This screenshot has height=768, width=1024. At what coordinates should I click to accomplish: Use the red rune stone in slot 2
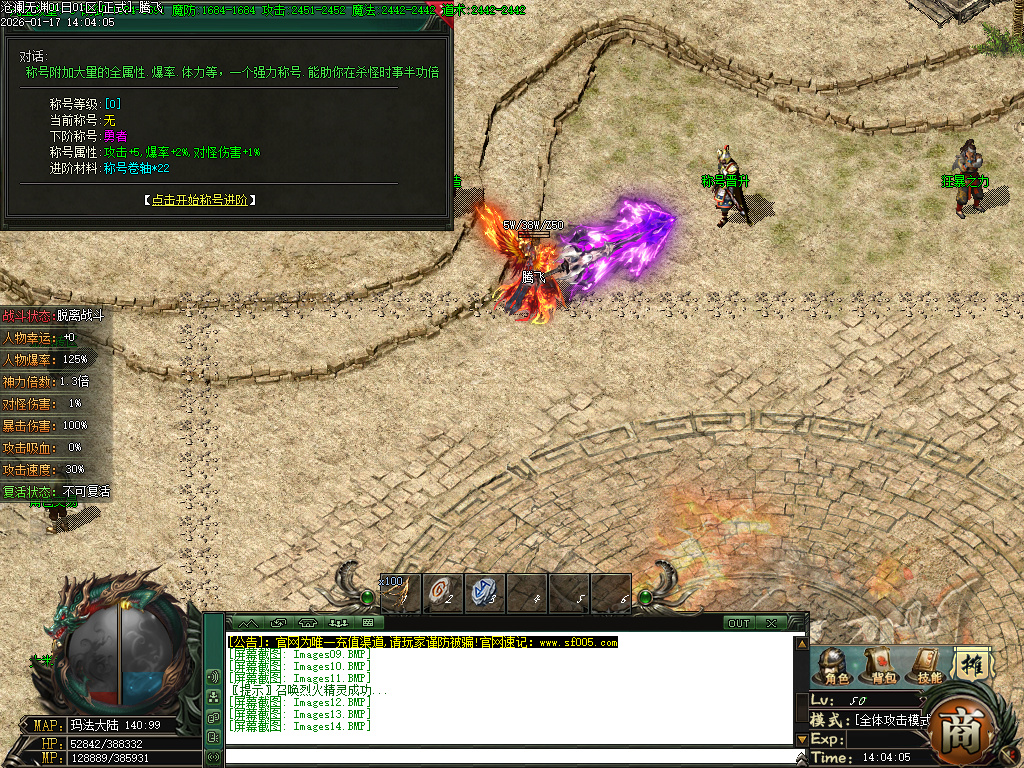(x=443, y=593)
